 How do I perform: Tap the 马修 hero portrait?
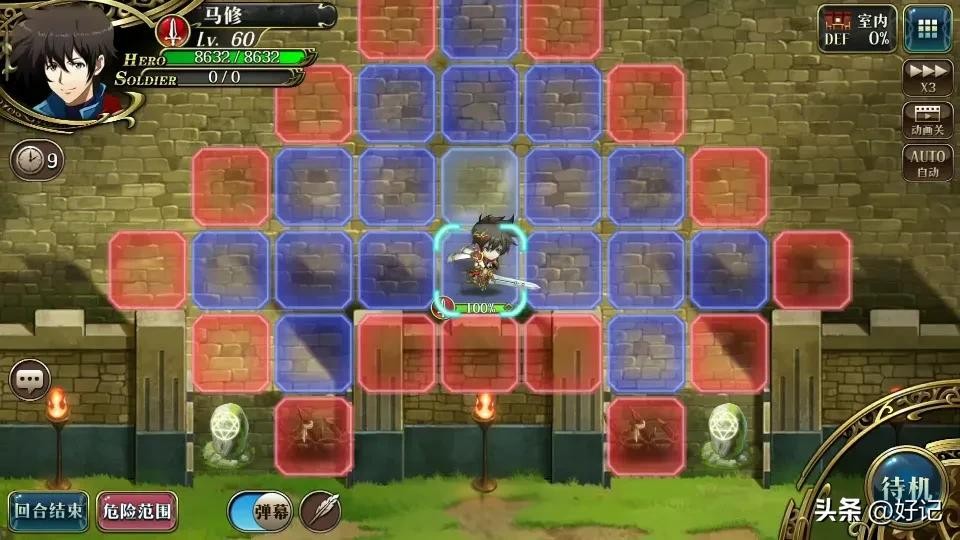click(x=60, y=62)
